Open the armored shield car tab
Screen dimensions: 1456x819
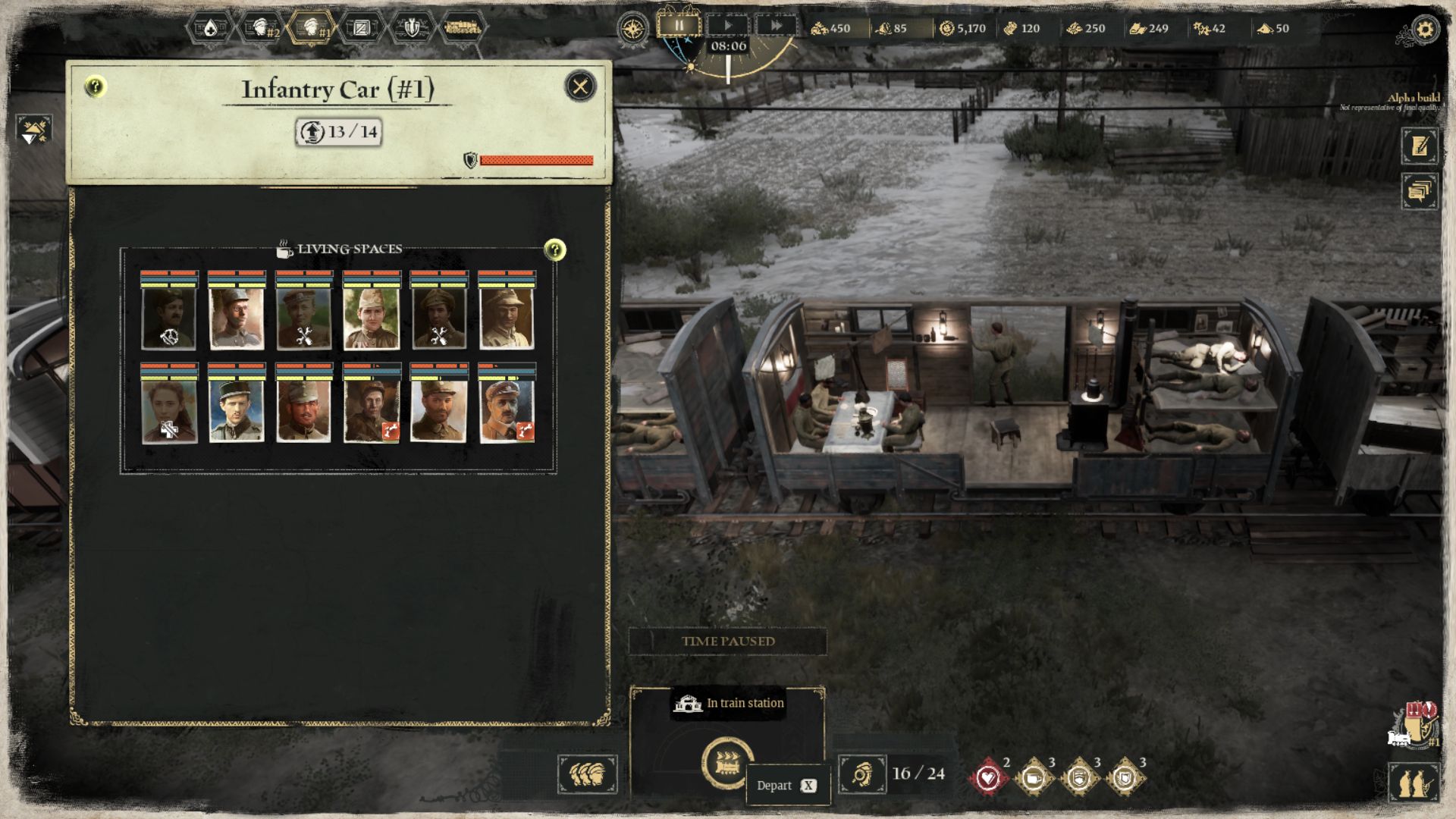click(411, 29)
